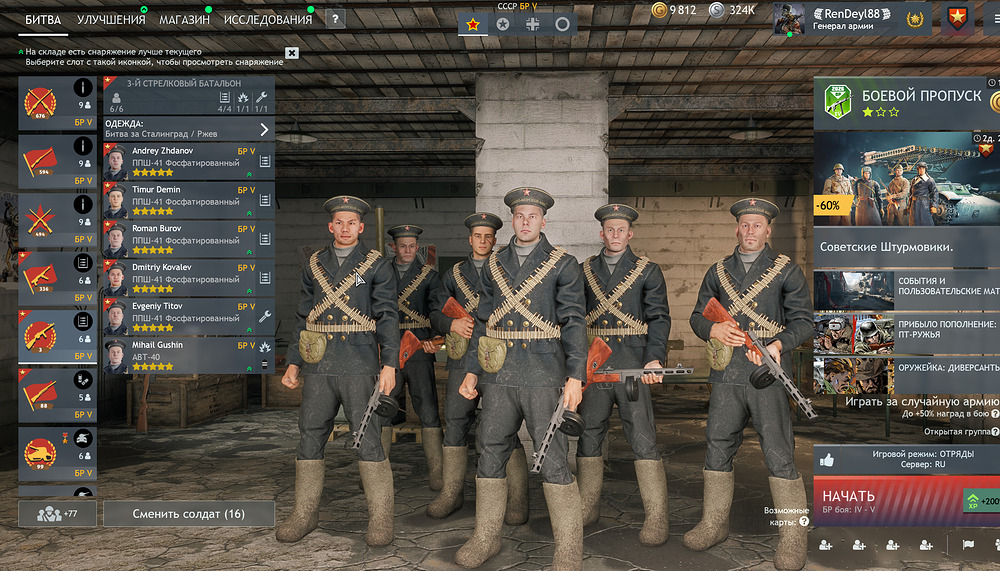
Task: Open the БИТВА tab
Action: 44,19
